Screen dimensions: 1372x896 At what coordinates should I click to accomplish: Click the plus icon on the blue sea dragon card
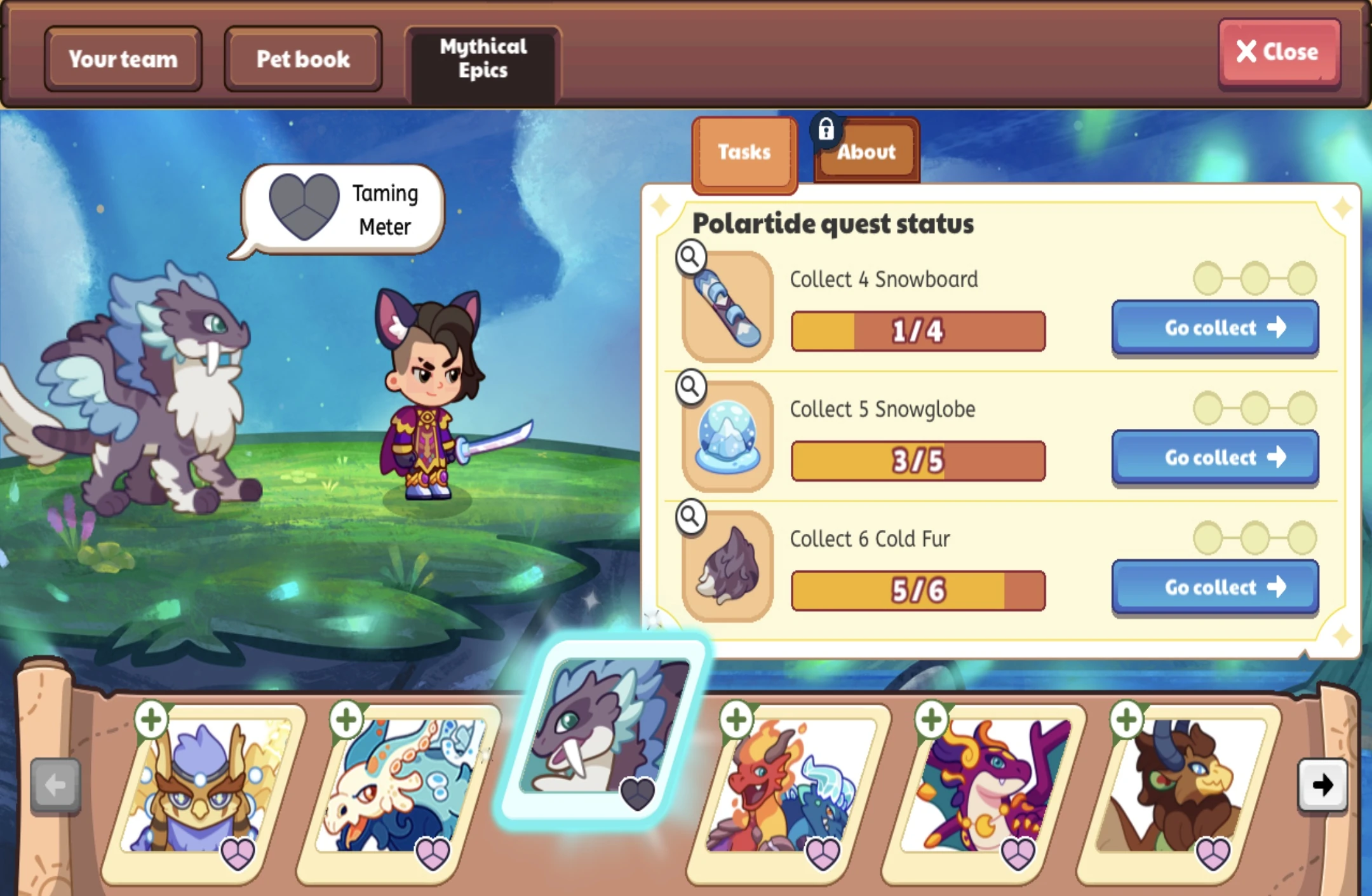pos(346,720)
